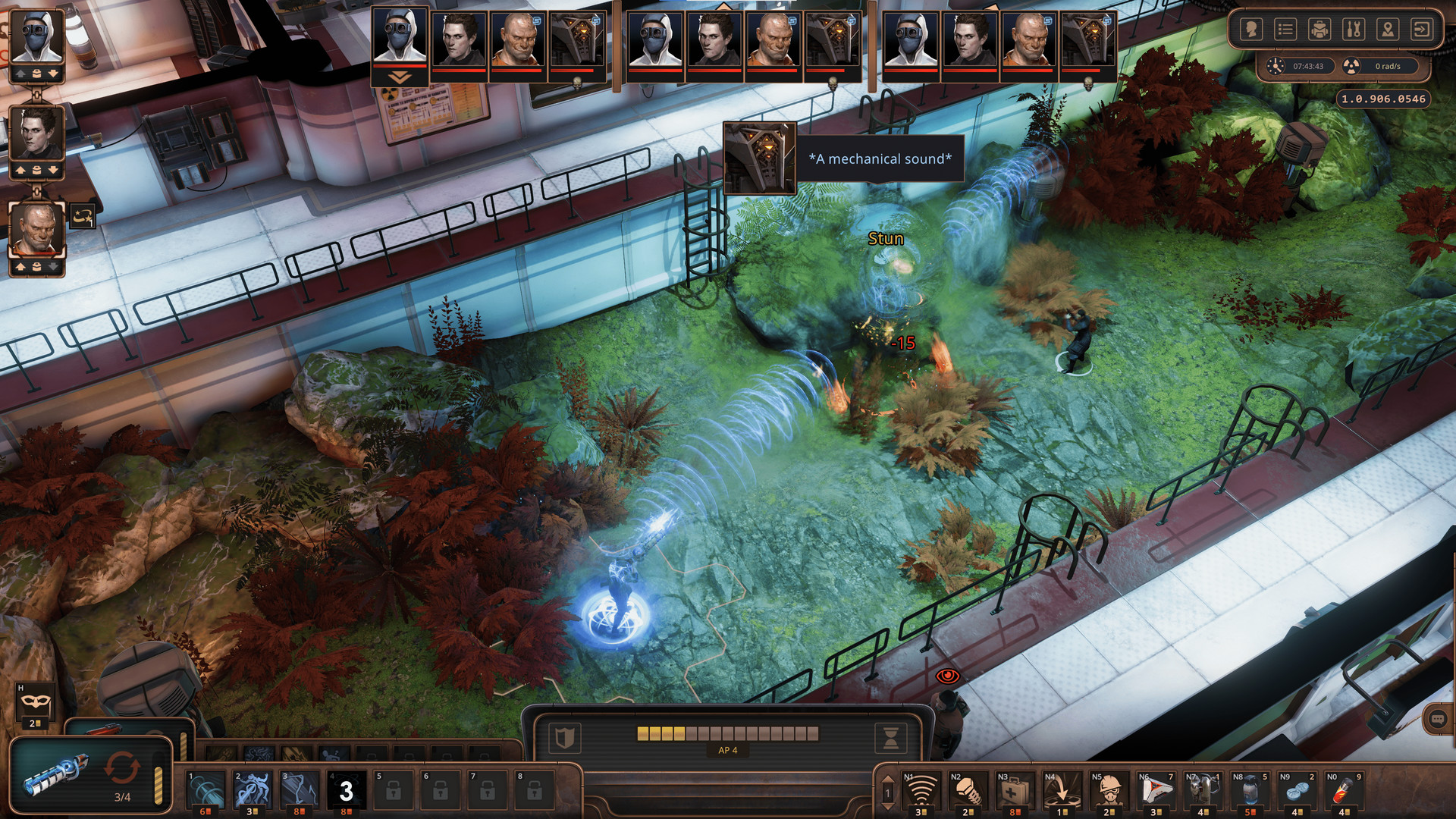Image resolution: width=1456 pixels, height=819 pixels.
Task: Click the hourglass end-turn button
Action: [890, 736]
